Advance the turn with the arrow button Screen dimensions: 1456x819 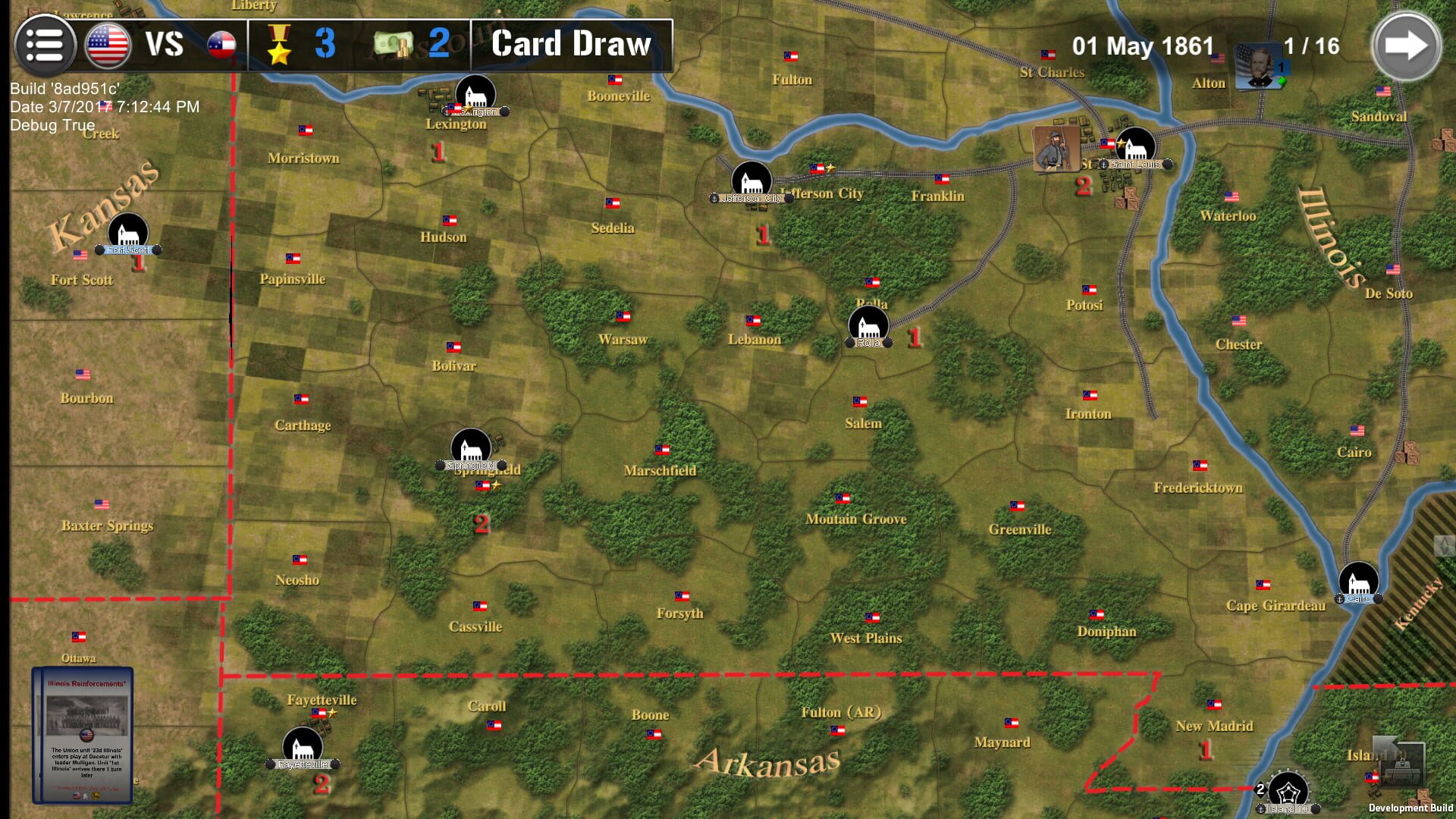[x=1408, y=44]
